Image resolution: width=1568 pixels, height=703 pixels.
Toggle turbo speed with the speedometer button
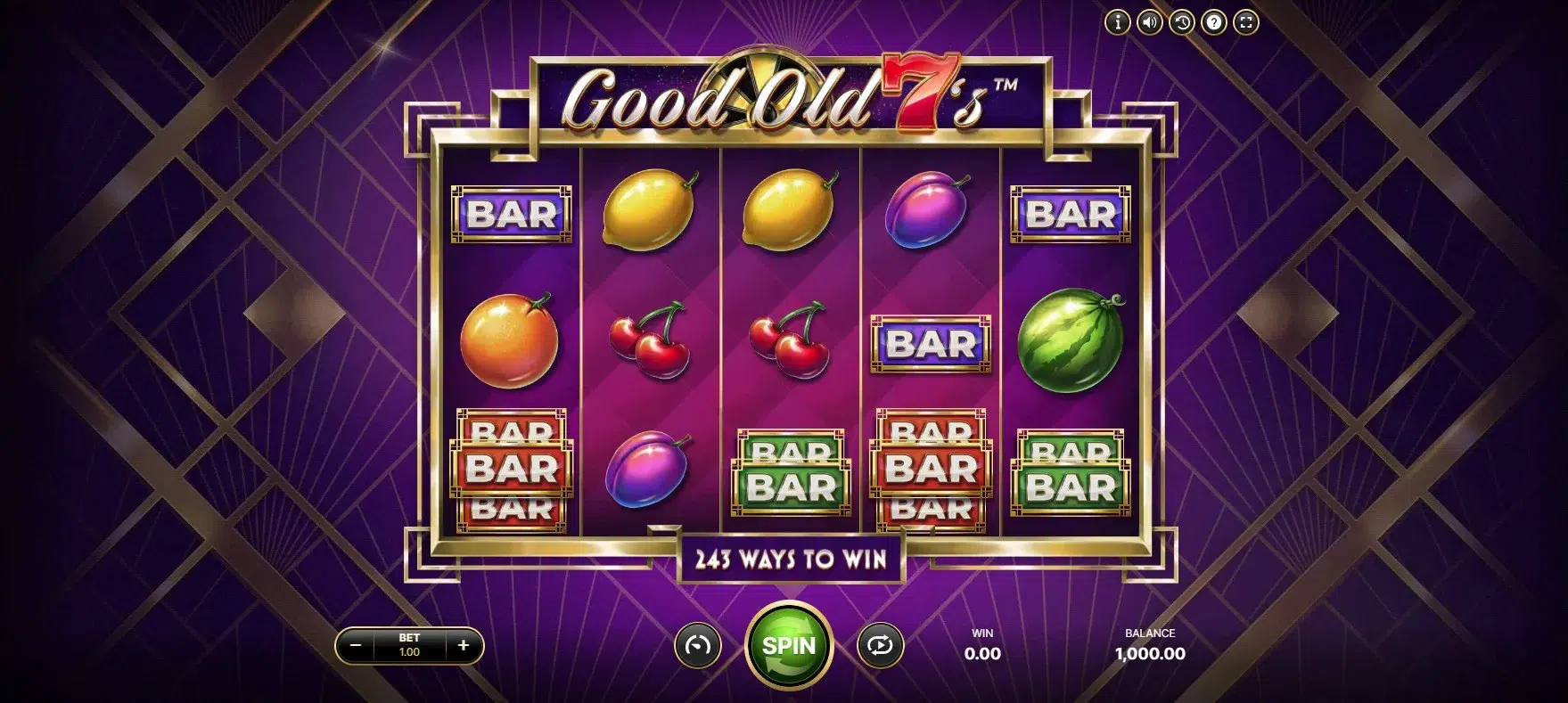(697, 645)
